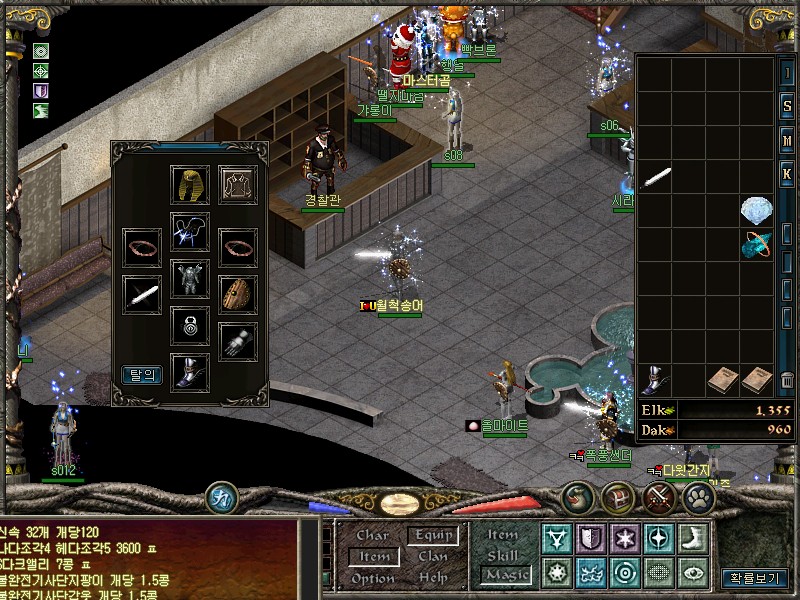Select the equipped sword weapon slot

[142, 294]
